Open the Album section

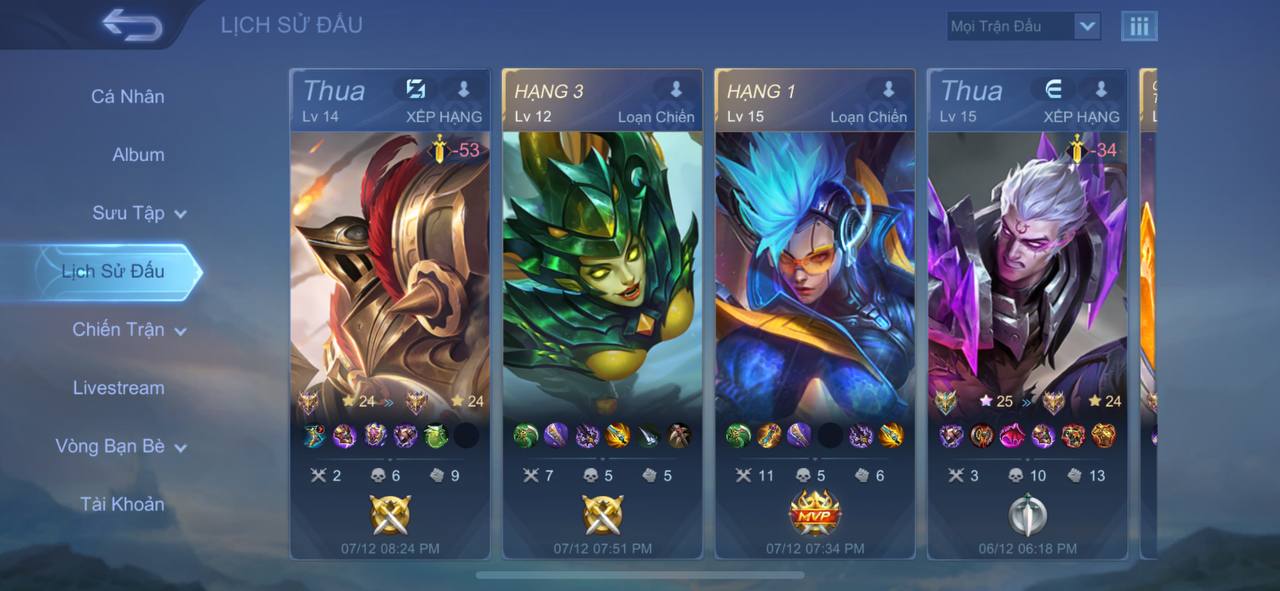[x=138, y=155]
